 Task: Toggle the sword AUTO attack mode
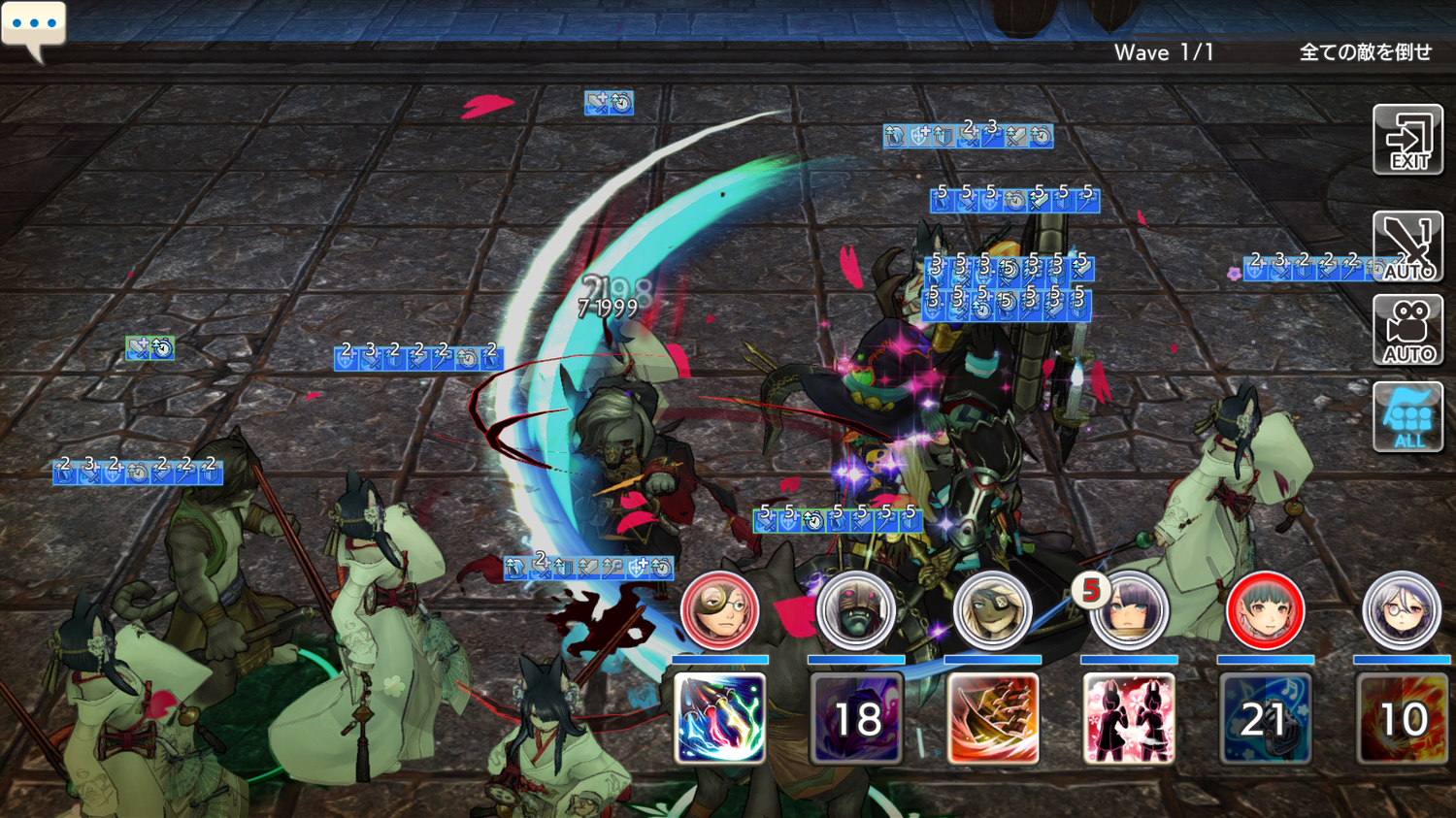coord(1407,247)
